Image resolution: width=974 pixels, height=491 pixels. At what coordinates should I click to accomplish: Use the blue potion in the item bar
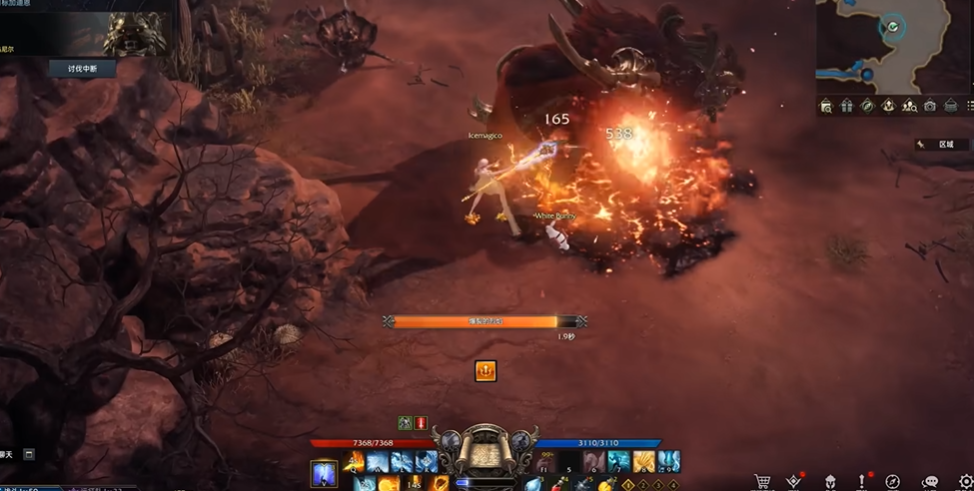[x=534, y=485]
